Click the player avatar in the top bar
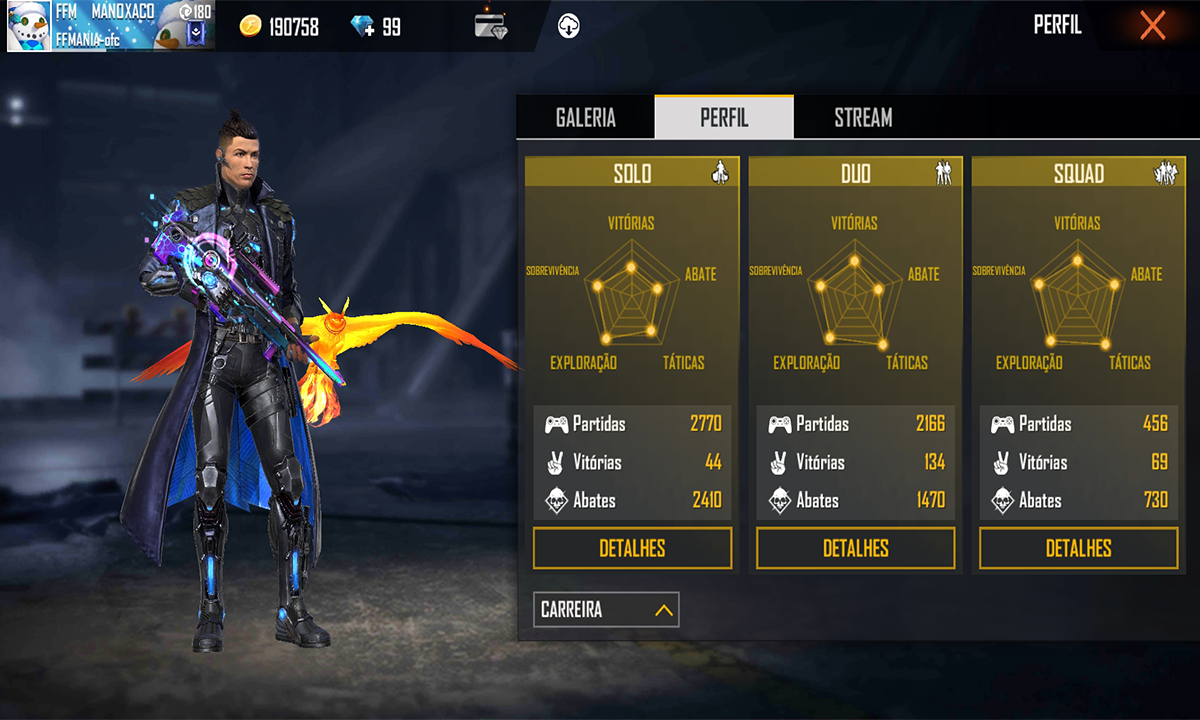Image resolution: width=1200 pixels, height=720 pixels. (29, 26)
